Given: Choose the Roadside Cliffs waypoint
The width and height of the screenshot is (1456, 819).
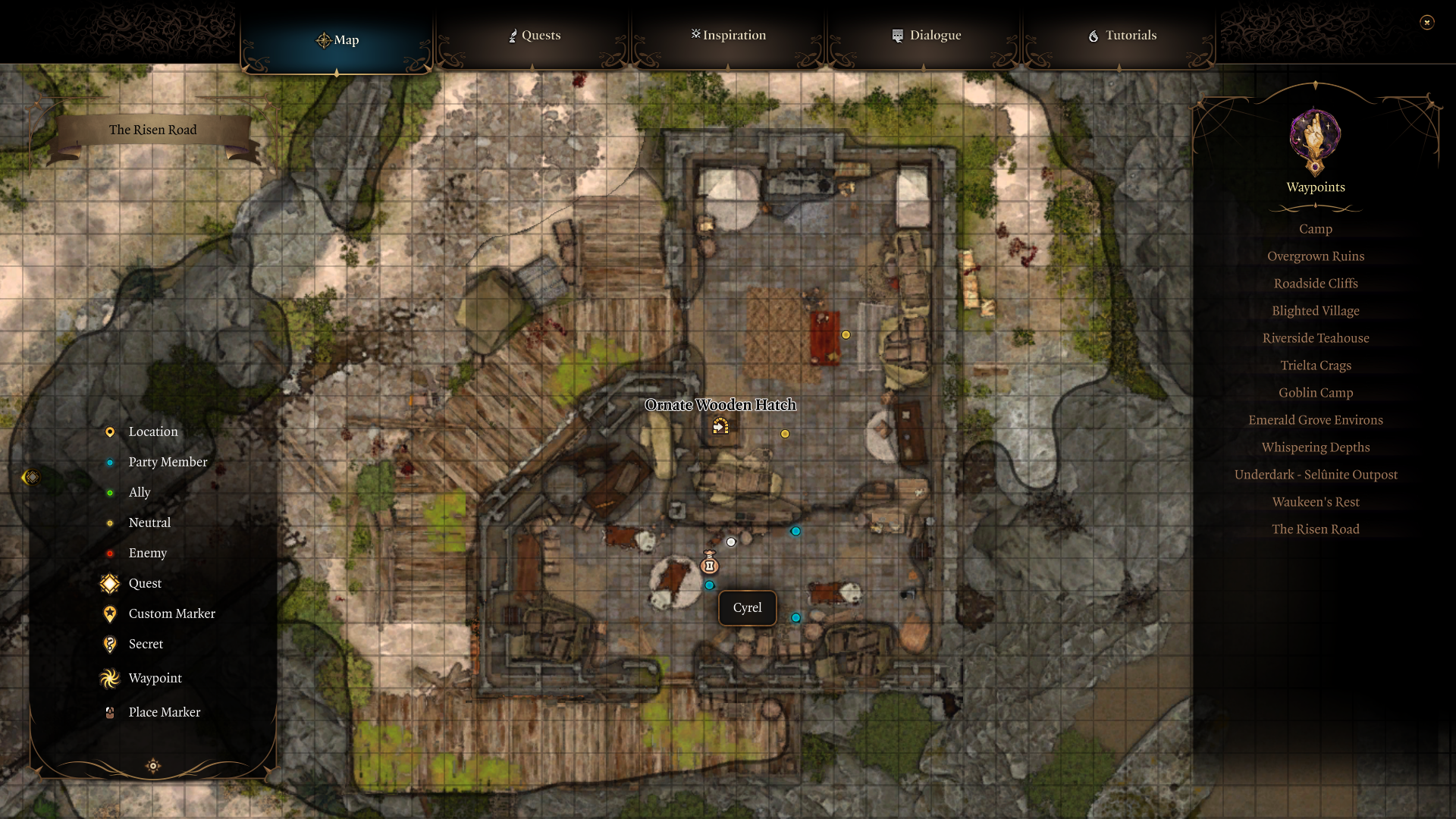Looking at the screenshot, I should click(1315, 284).
